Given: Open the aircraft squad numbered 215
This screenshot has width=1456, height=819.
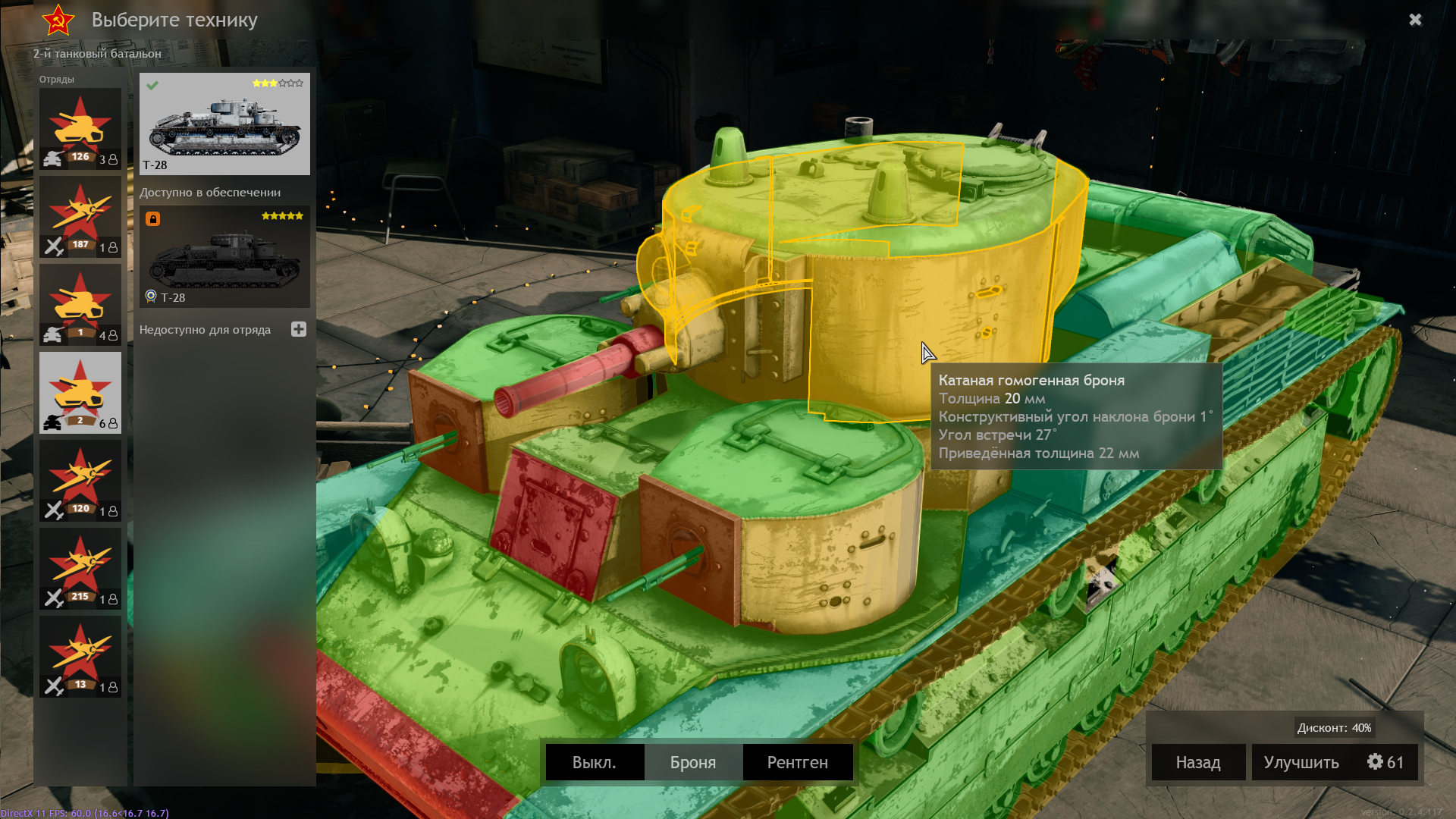Looking at the screenshot, I should tap(80, 569).
